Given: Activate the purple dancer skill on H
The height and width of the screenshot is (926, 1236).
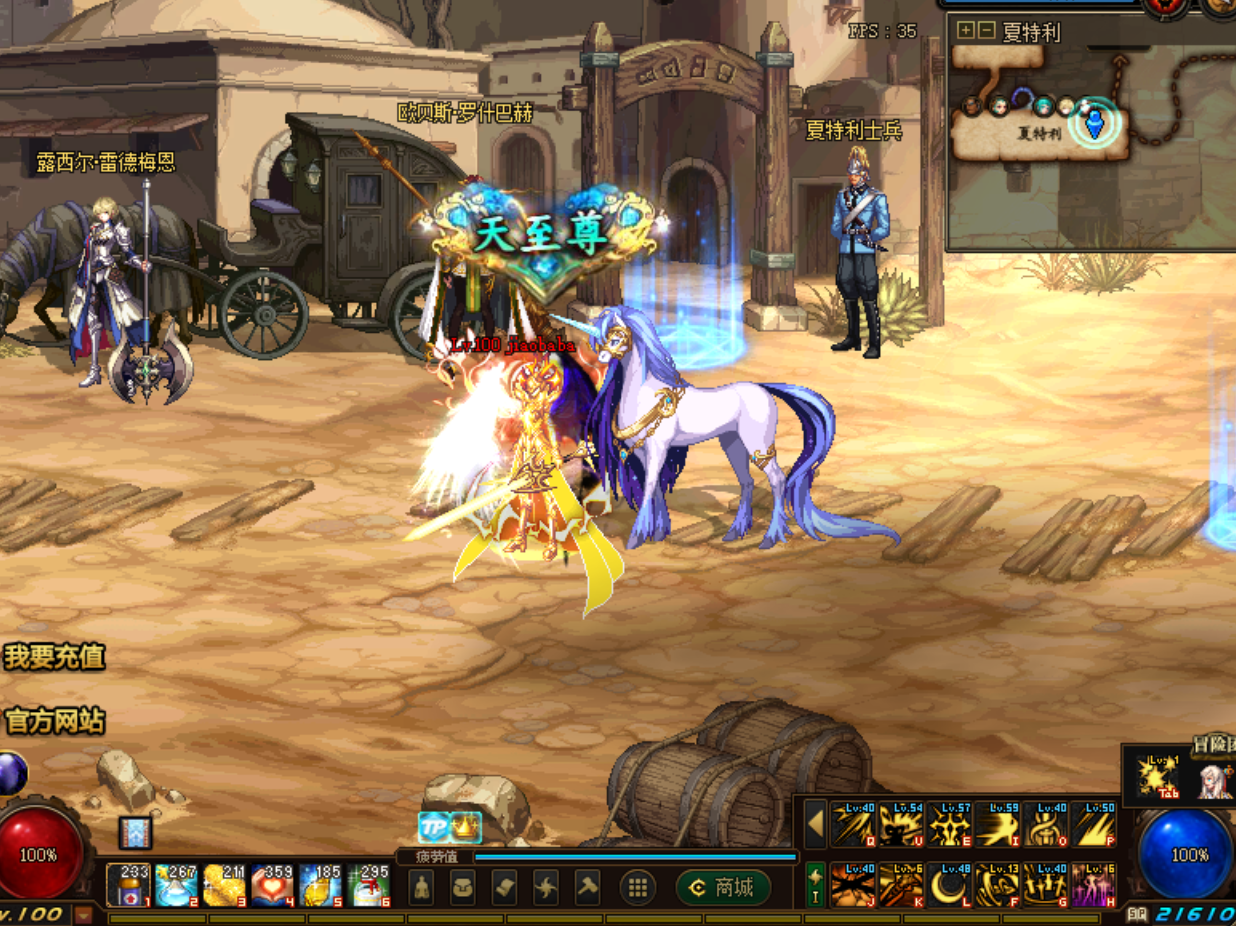Looking at the screenshot, I should click(x=1093, y=885).
